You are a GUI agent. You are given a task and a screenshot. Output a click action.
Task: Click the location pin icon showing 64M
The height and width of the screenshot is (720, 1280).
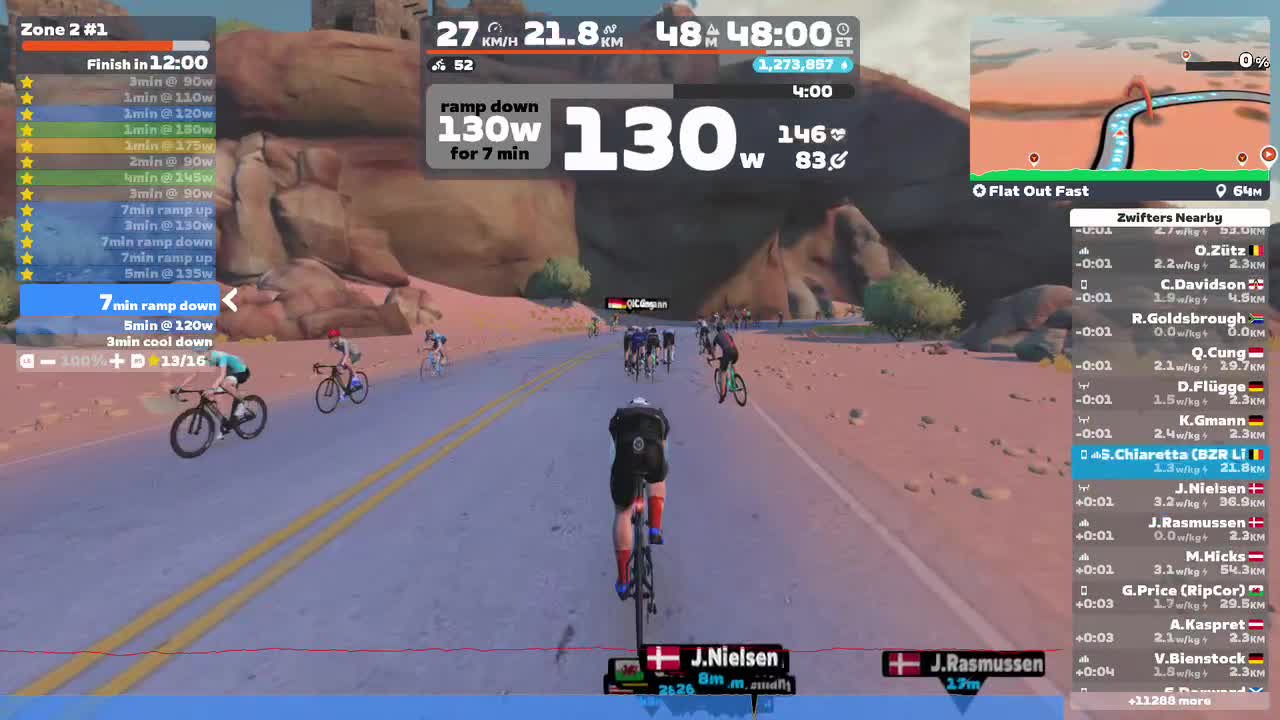1222,191
